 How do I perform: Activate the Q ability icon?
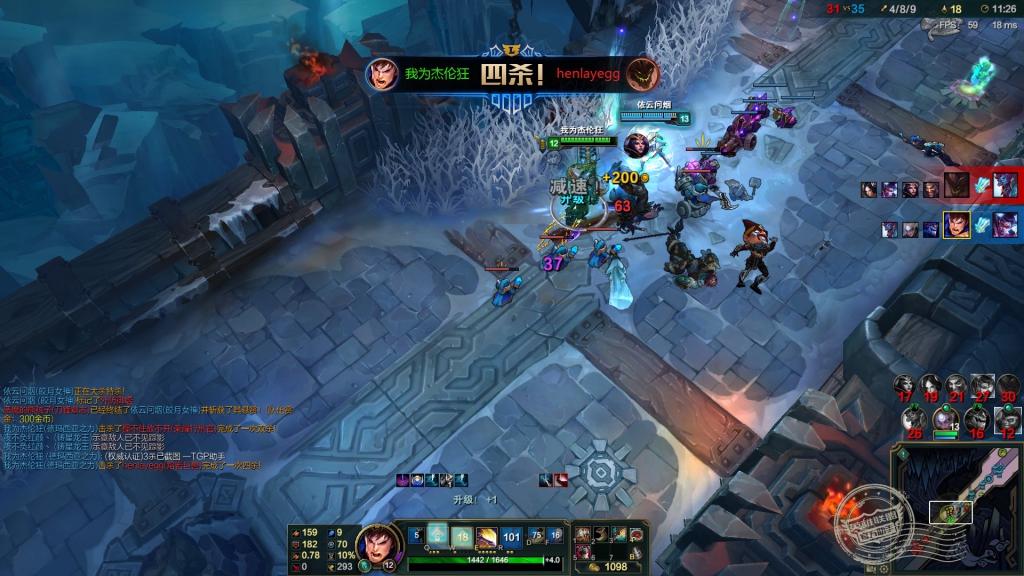438,534
